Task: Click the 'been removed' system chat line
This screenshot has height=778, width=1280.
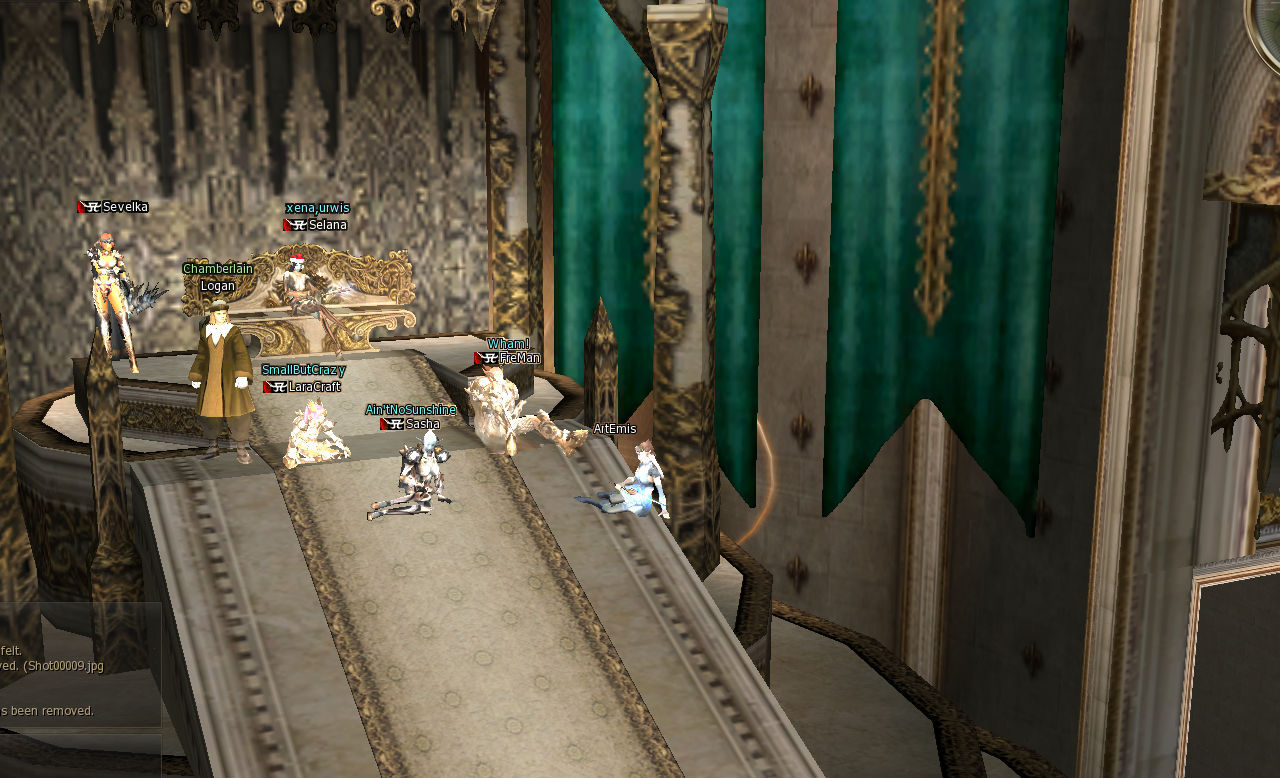Action: (x=48, y=710)
